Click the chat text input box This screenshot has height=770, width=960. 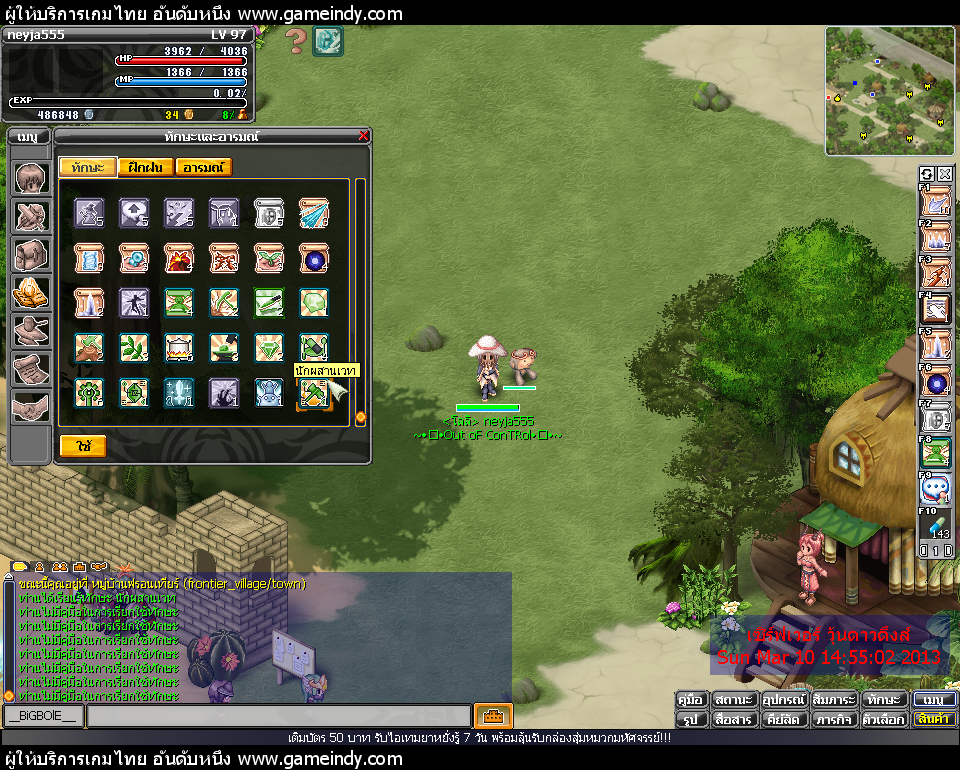click(278, 716)
